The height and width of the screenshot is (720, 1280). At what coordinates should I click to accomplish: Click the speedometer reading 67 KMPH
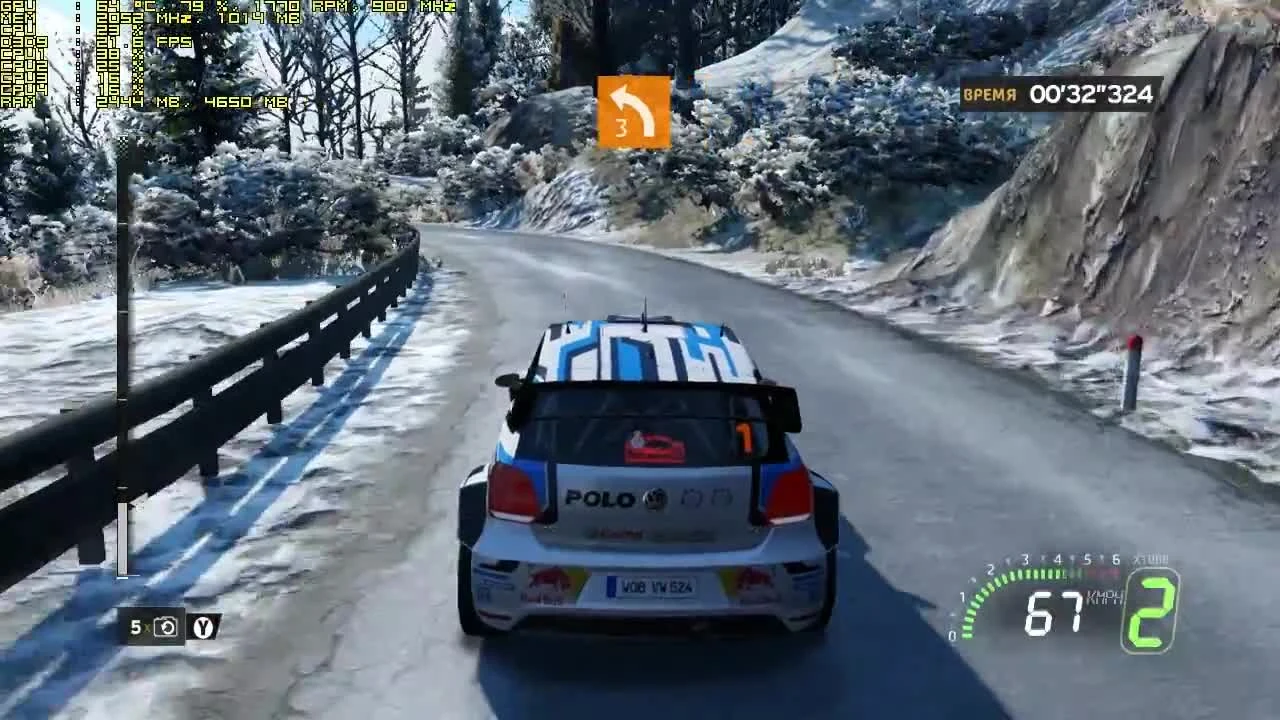click(1054, 610)
